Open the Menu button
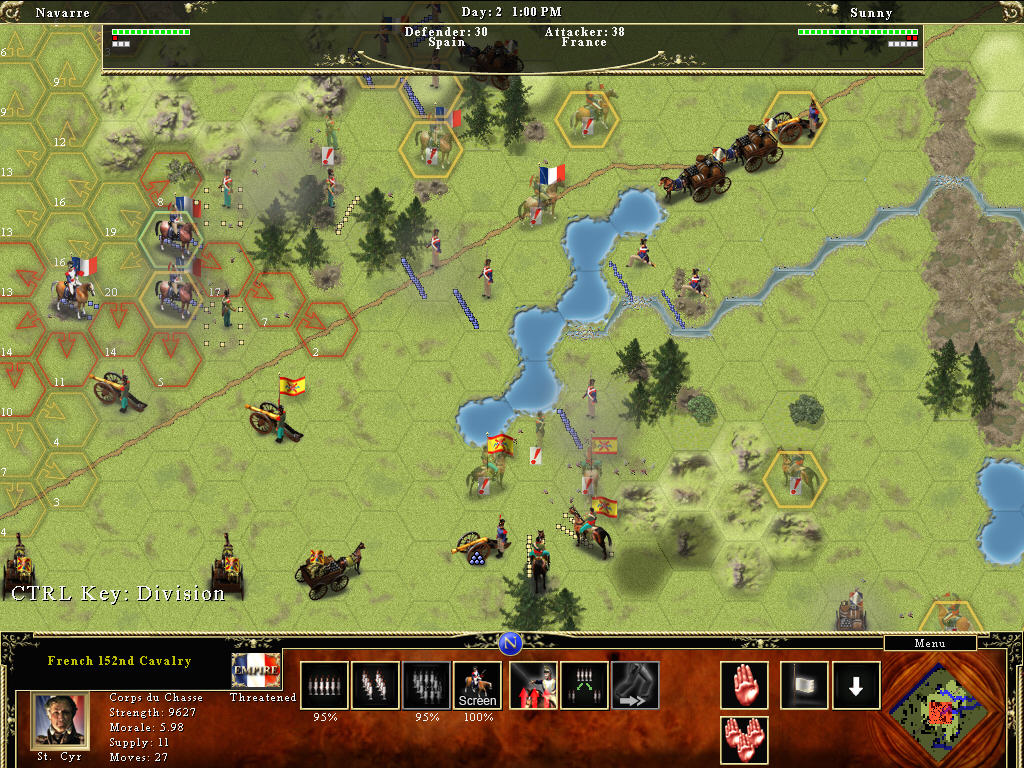The height and width of the screenshot is (768, 1024). [x=930, y=643]
